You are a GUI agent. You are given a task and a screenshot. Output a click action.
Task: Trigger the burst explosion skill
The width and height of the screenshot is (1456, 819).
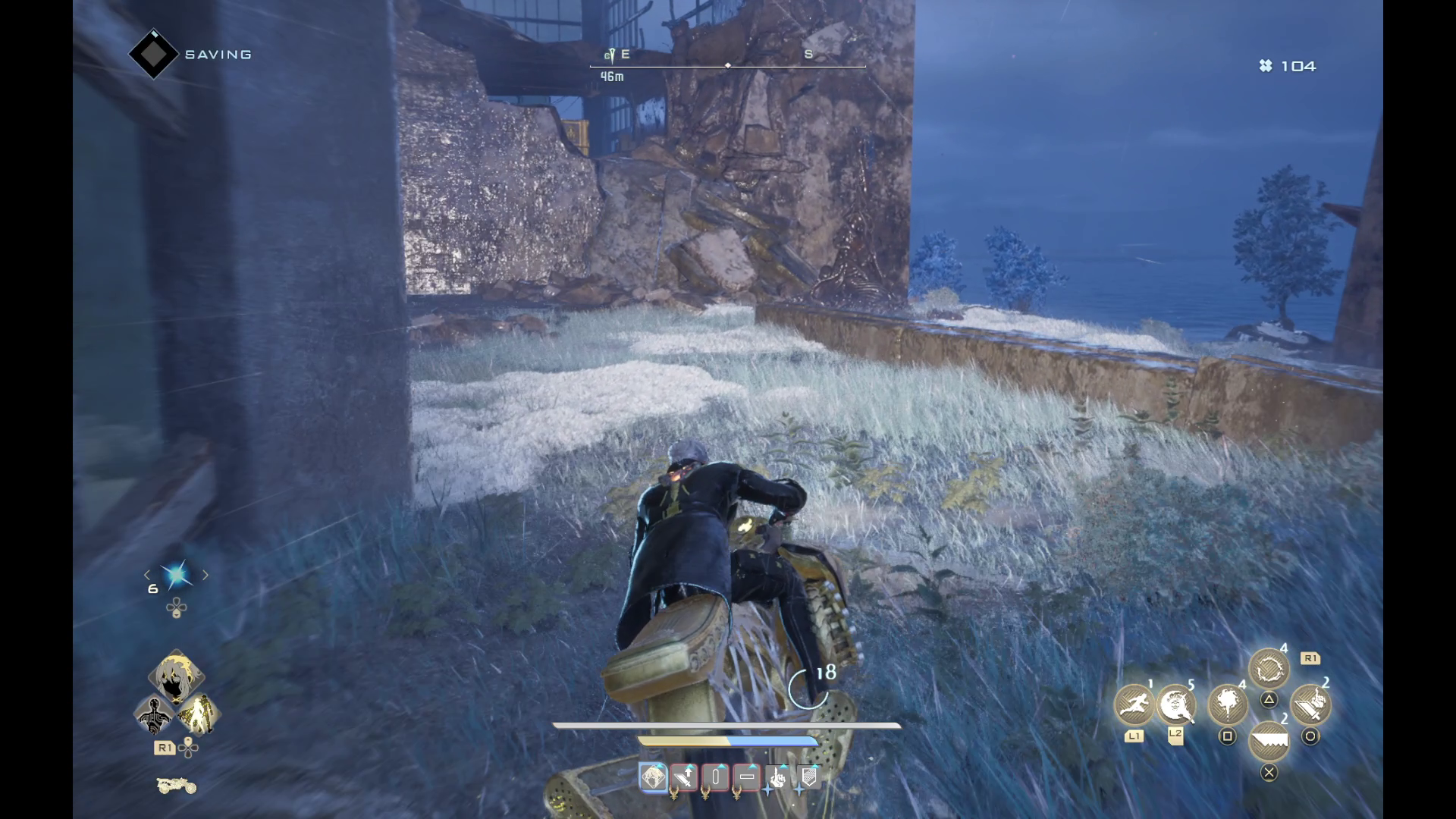(1227, 704)
